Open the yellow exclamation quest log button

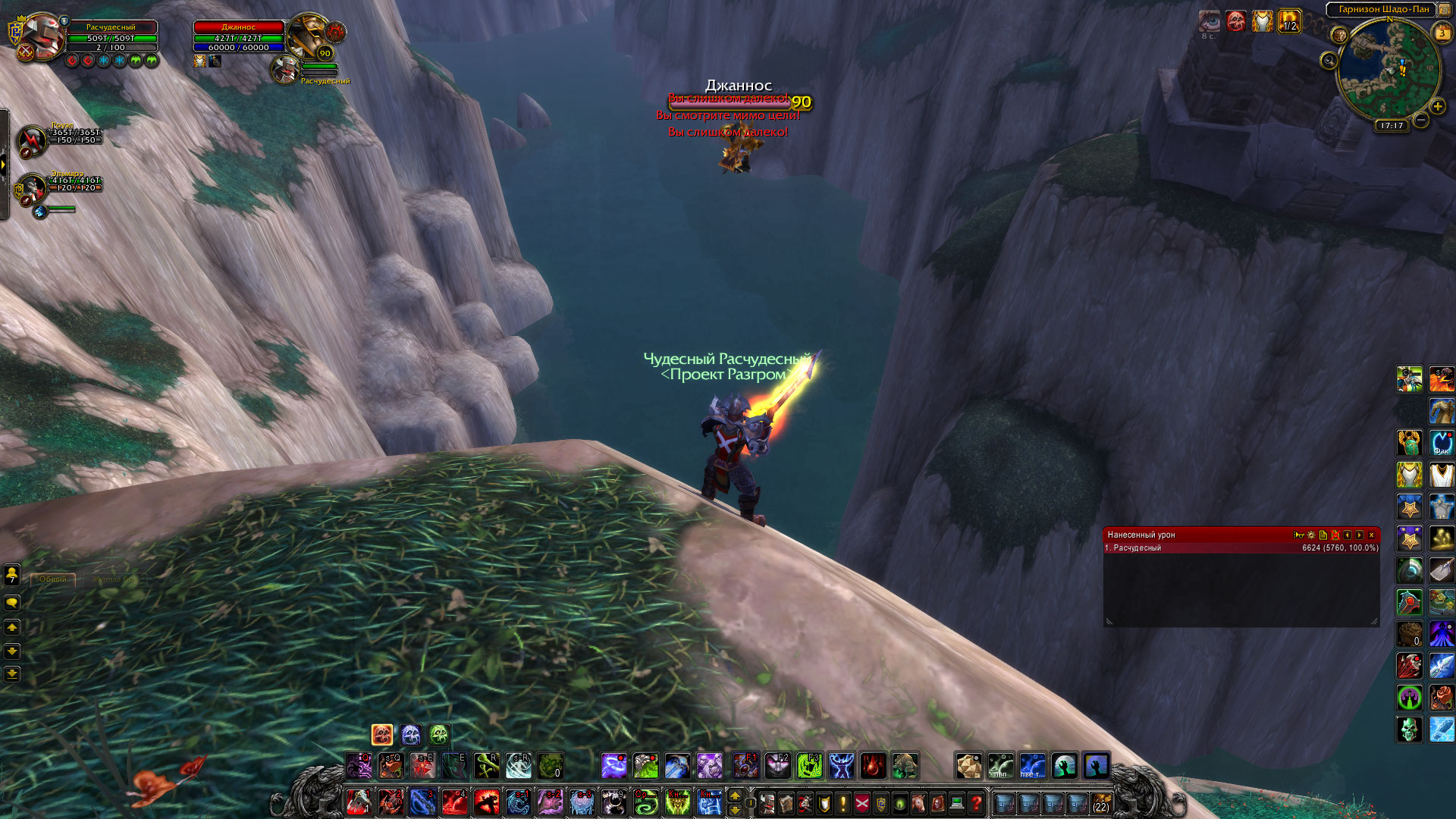(x=843, y=802)
